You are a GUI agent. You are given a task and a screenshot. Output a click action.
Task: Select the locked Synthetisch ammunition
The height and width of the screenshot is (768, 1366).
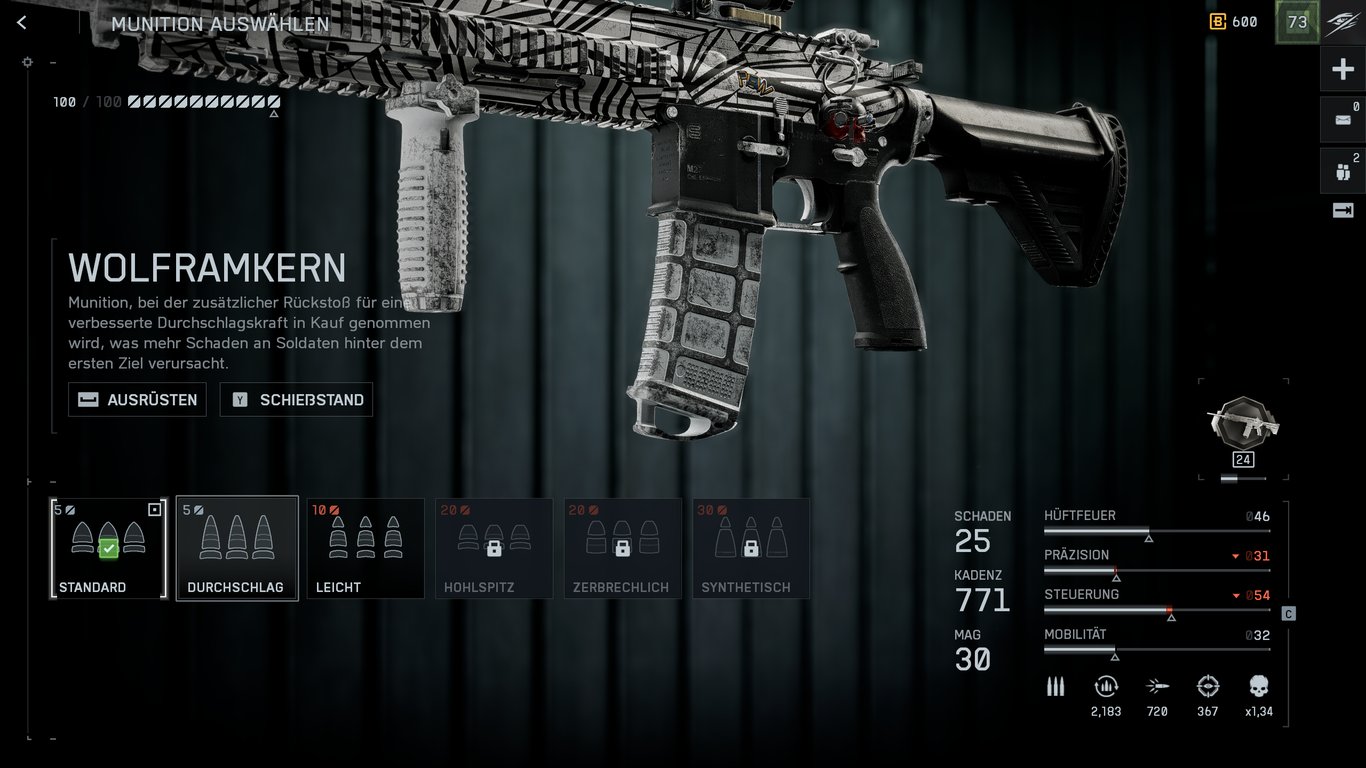(x=751, y=548)
